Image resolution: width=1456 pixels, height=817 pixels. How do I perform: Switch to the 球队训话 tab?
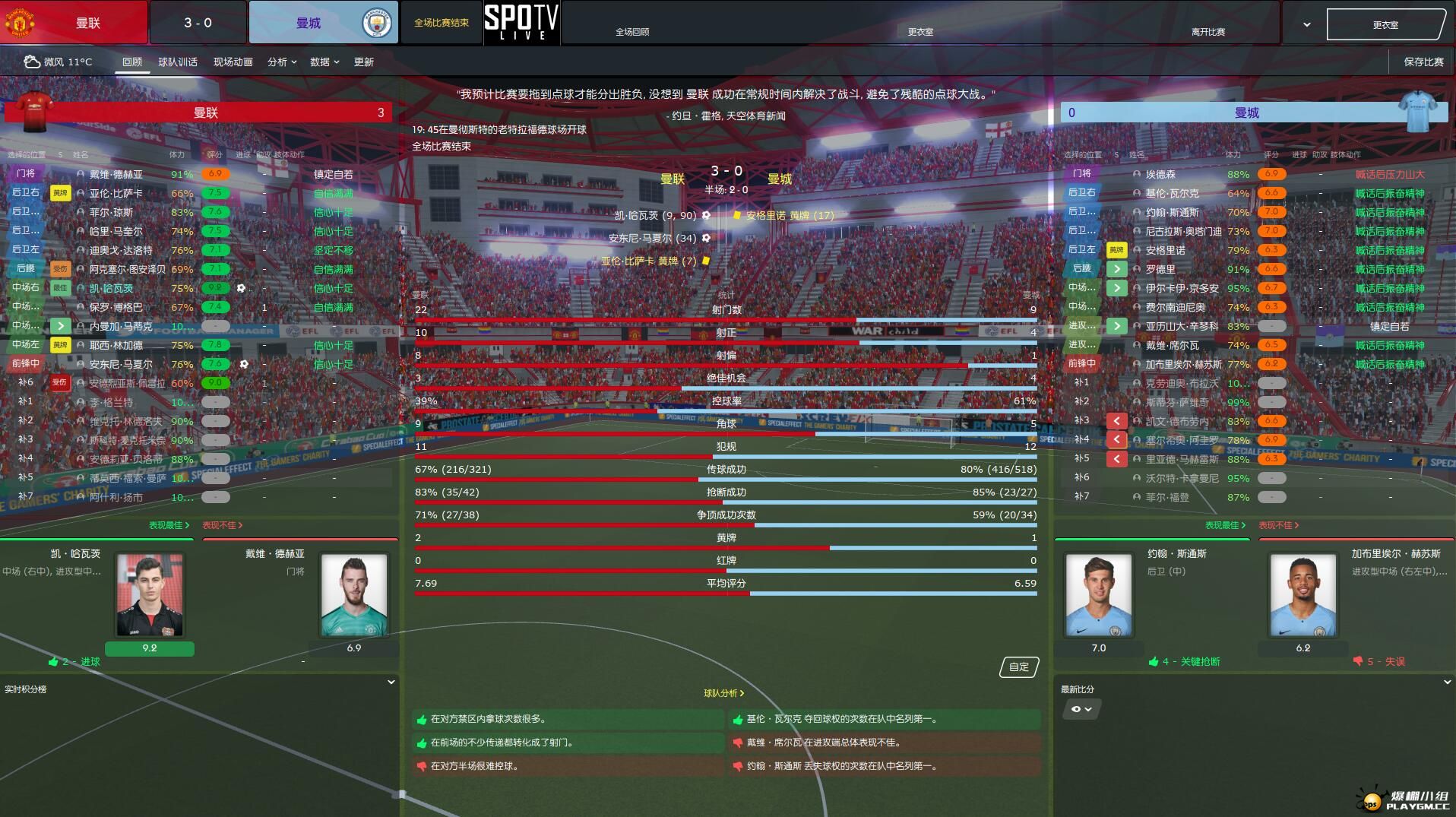[x=177, y=62]
